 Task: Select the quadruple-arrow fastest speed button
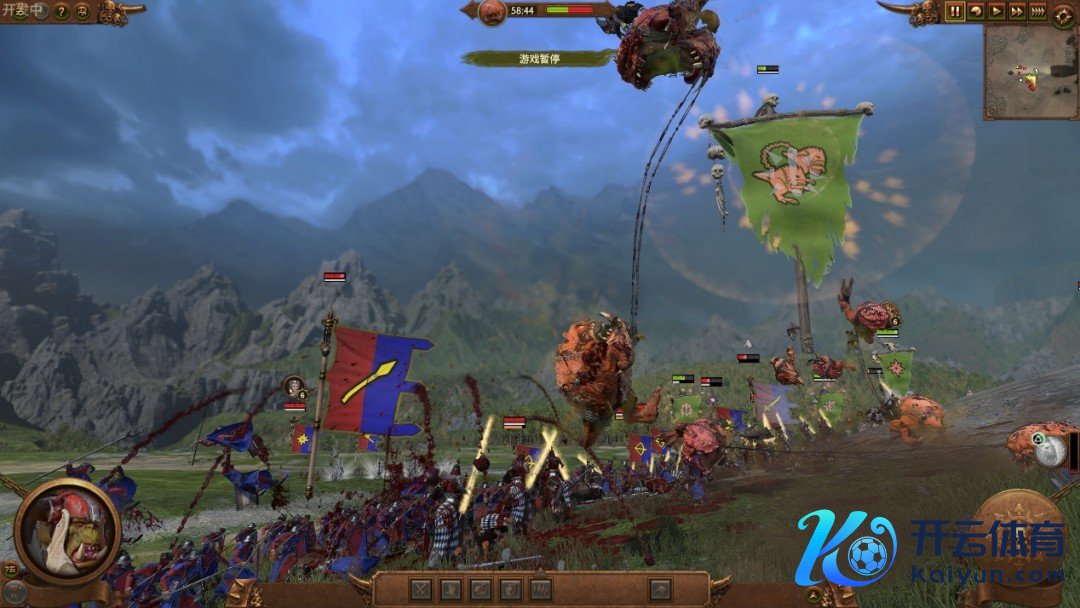tap(1038, 12)
